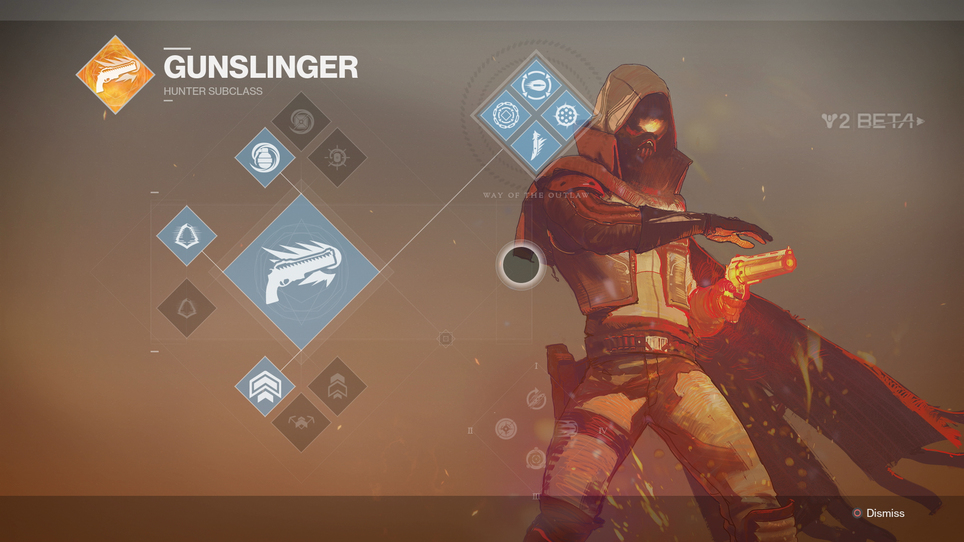This screenshot has width=964, height=542.
Task: Choose the dimmed chevron jump option
Action: [x=337, y=386]
